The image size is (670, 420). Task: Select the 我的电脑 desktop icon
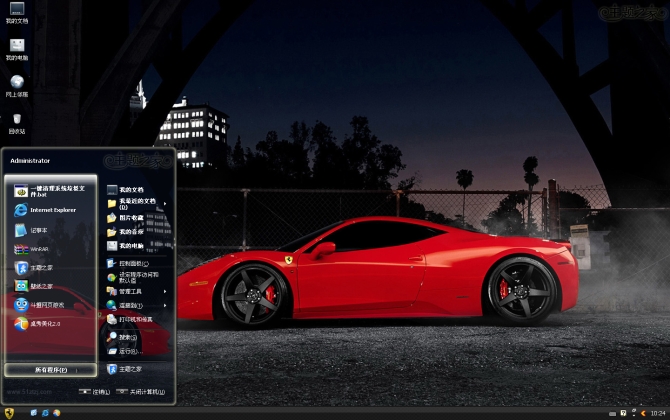[16, 49]
